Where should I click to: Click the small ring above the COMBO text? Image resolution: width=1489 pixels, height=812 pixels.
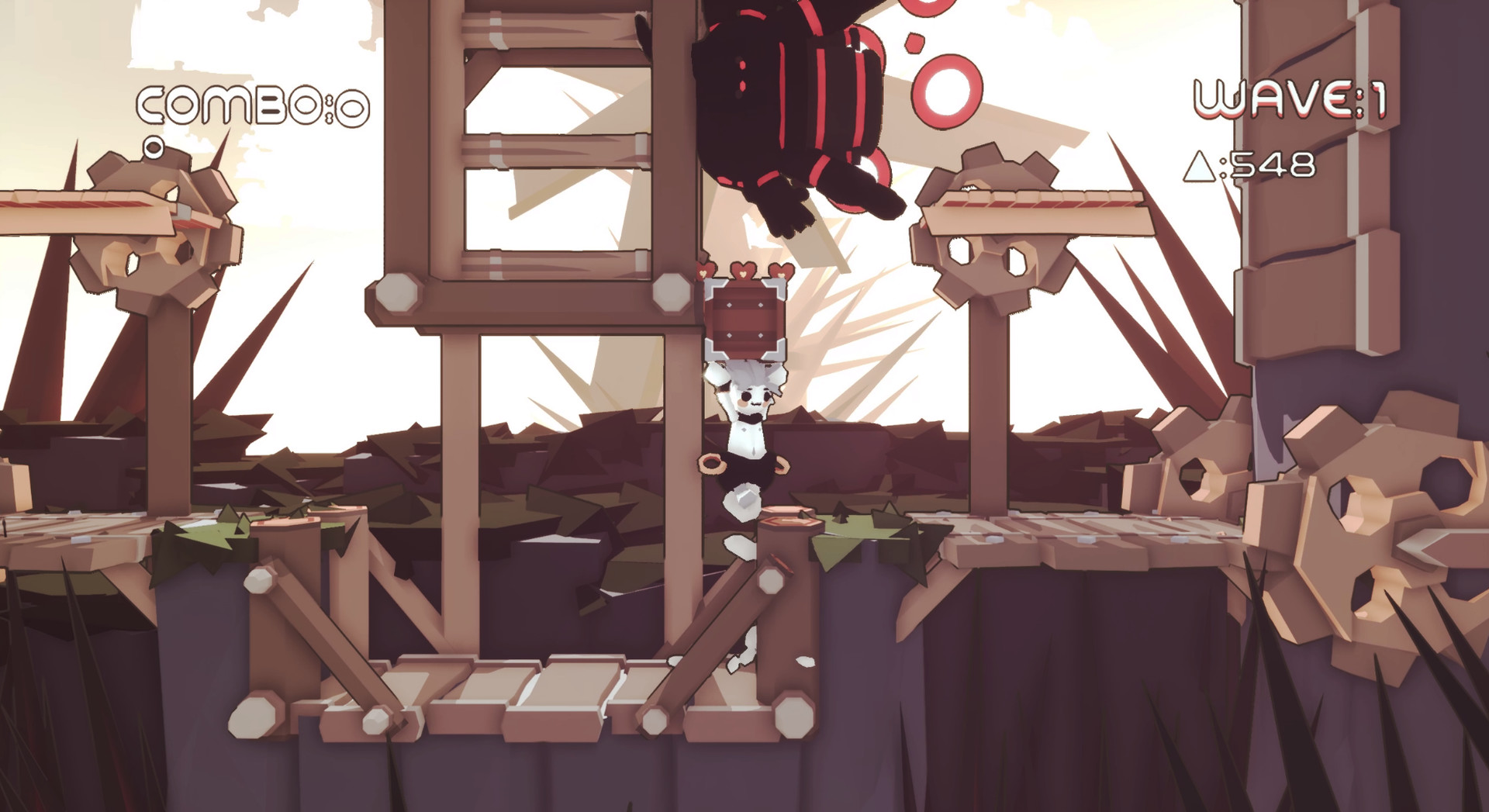click(155, 147)
